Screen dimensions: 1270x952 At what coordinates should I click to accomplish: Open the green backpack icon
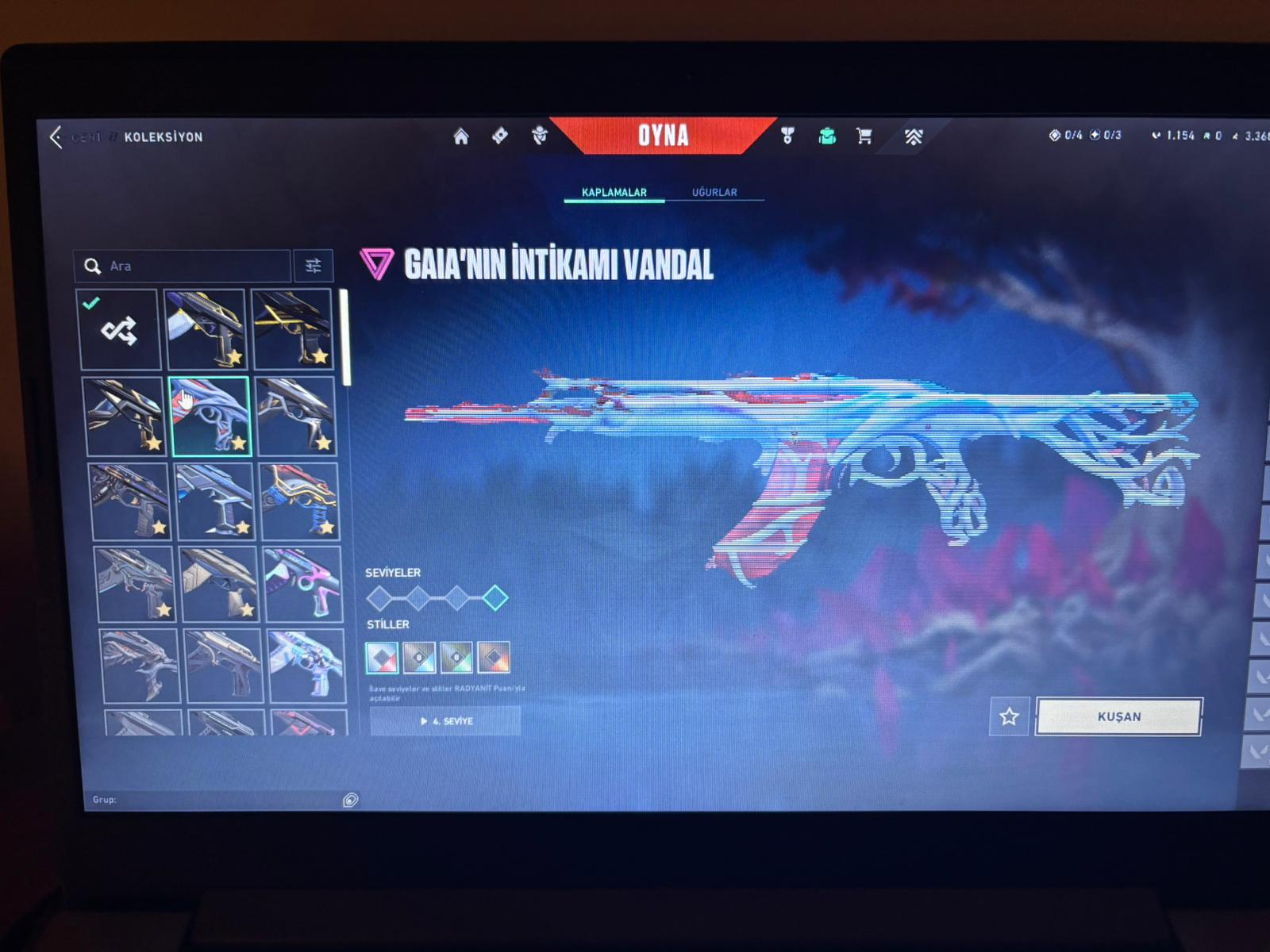(x=827, y=136)
